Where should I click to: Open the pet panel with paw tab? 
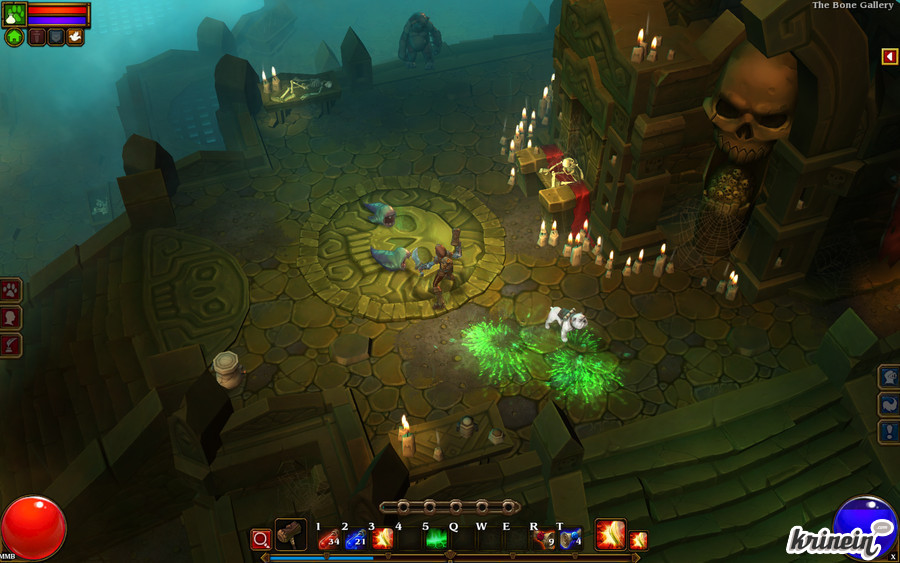pos(11,291)
